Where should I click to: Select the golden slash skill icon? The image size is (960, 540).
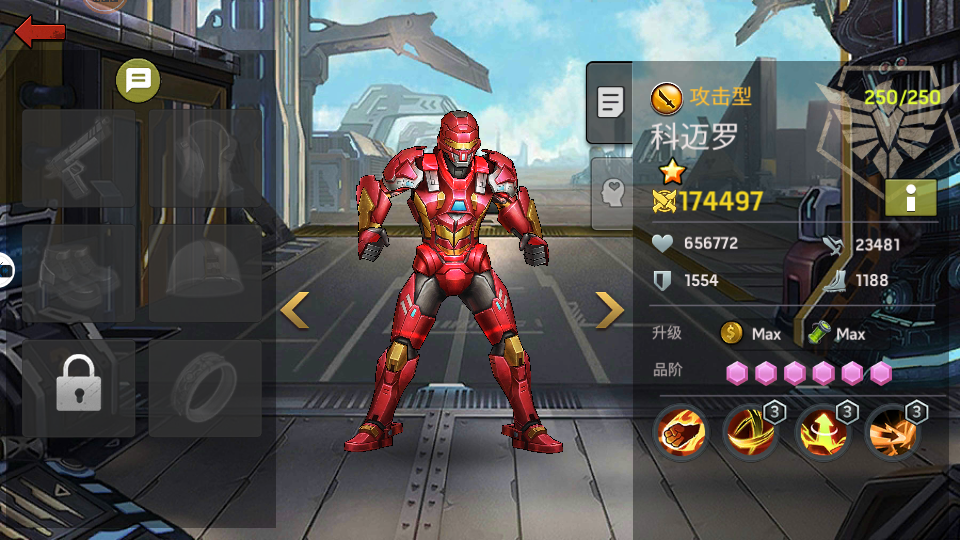pyautogui.click(x=751, y=433)
